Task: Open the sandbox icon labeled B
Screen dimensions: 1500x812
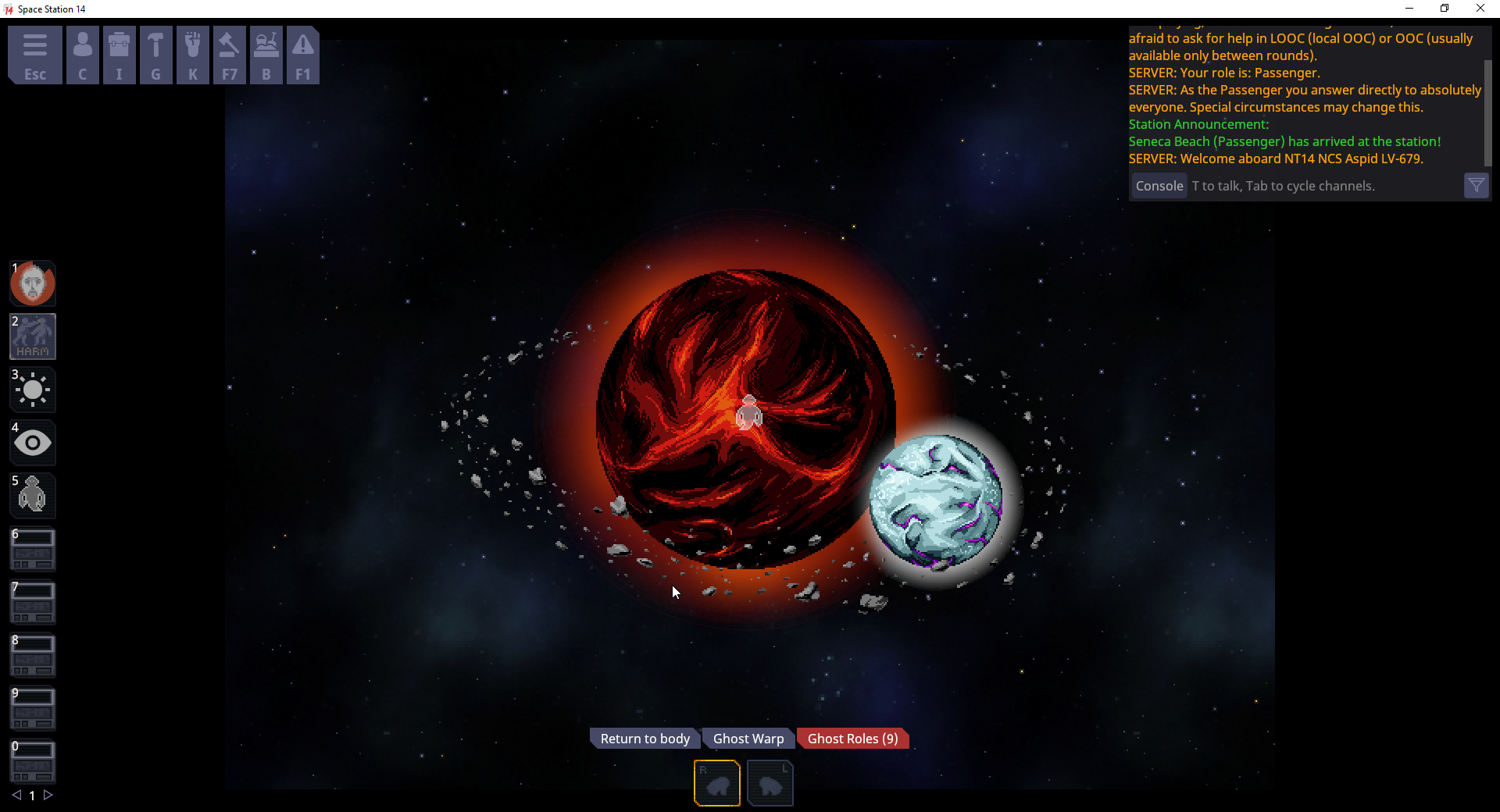Action: coord(266,55)
